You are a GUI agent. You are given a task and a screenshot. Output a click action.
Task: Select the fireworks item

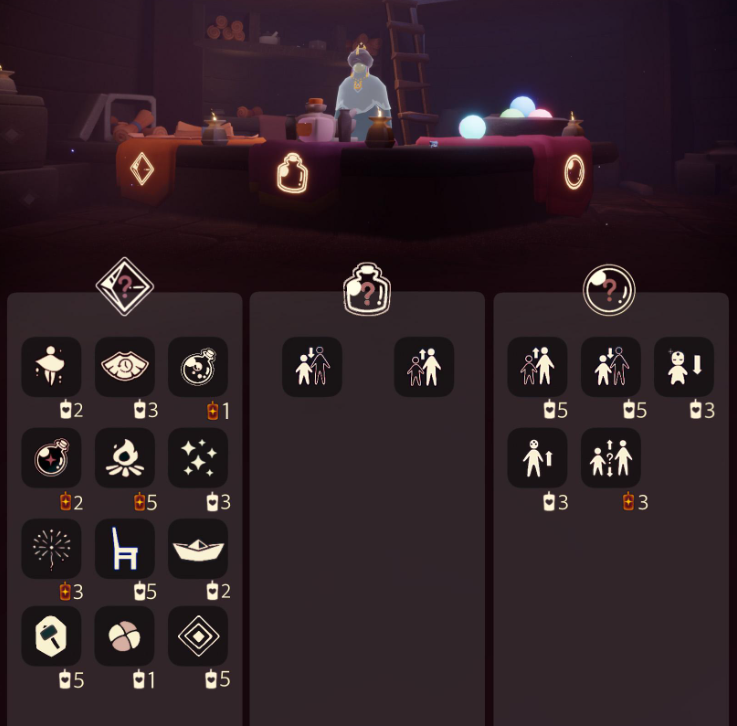pyautogui.click(x=52, y=549)
